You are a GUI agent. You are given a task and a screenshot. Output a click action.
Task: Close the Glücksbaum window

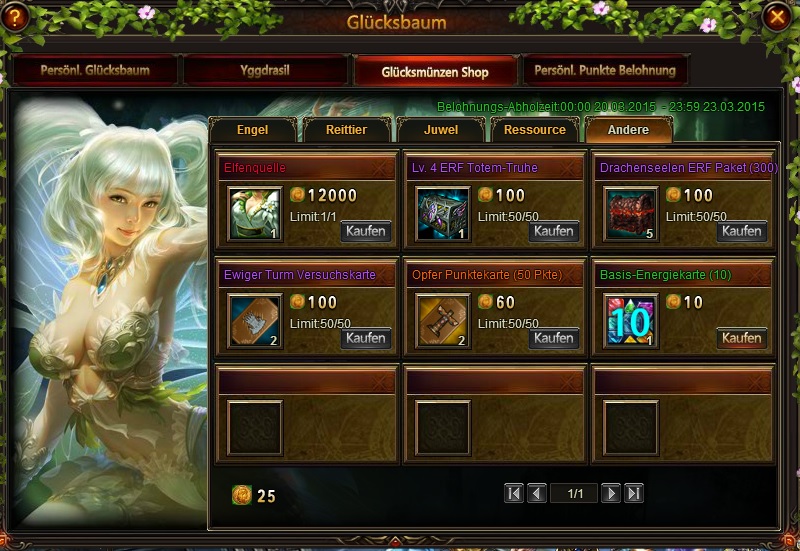pyautogui.click(x=776, y=17)
